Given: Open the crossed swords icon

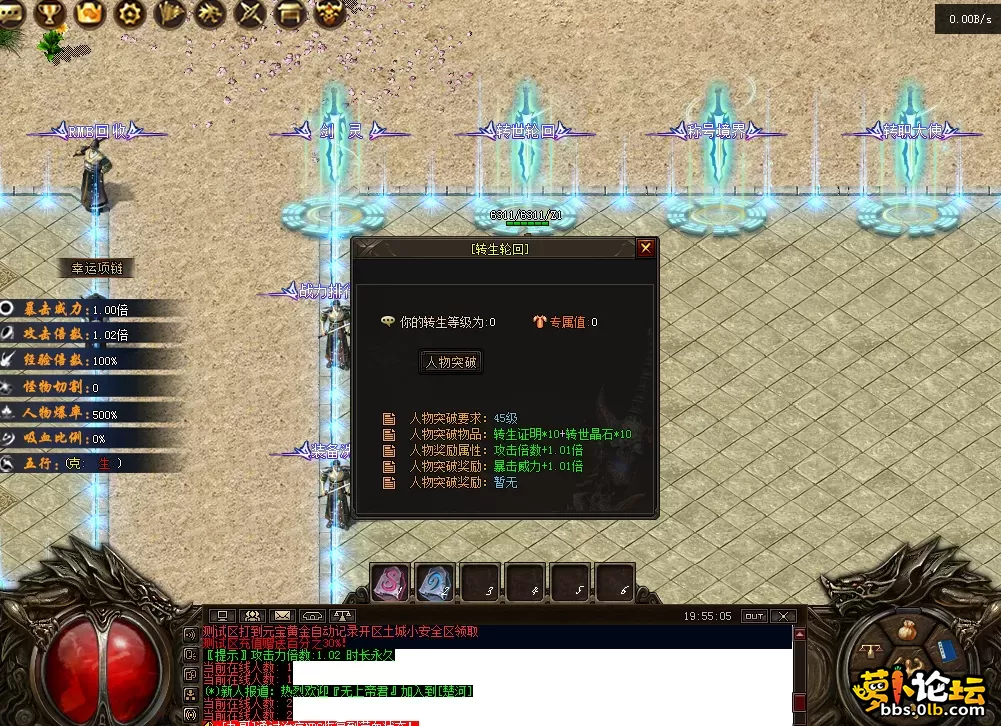Looking at the screenshot, I should pyautogui.click(x=250, y=13).
